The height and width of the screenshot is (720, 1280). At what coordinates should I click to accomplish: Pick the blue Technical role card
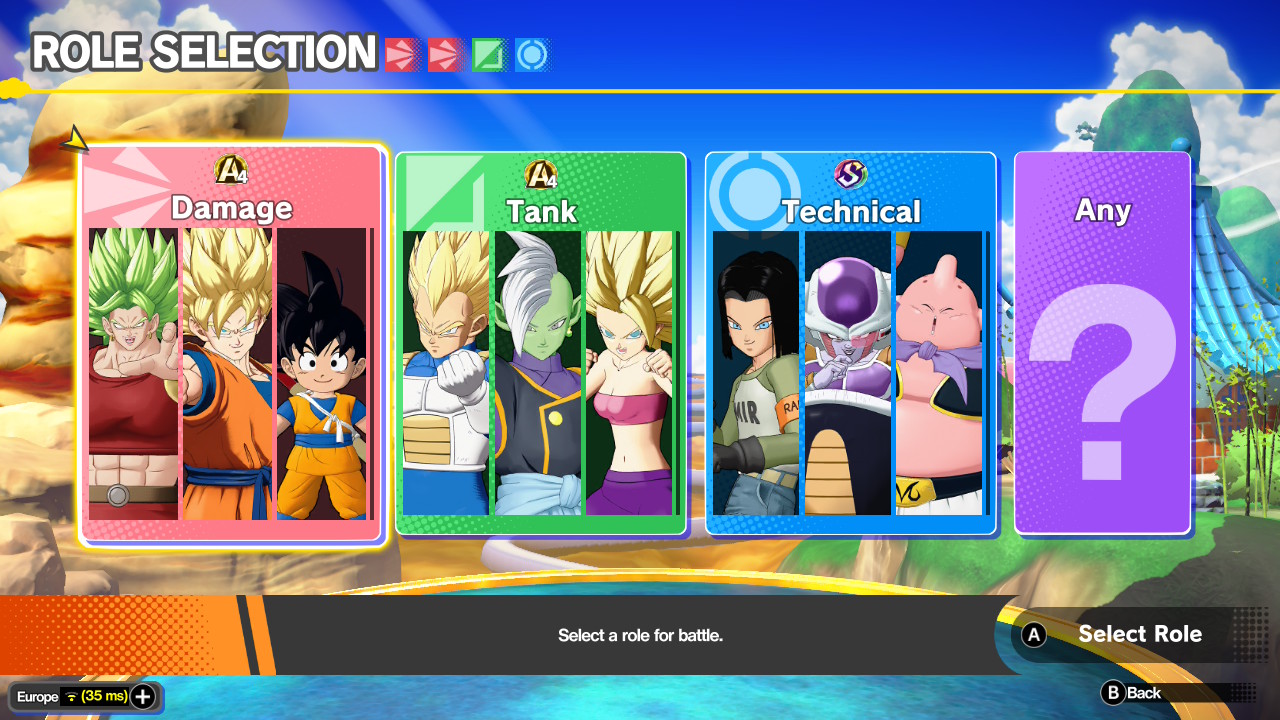pos(851,345)
